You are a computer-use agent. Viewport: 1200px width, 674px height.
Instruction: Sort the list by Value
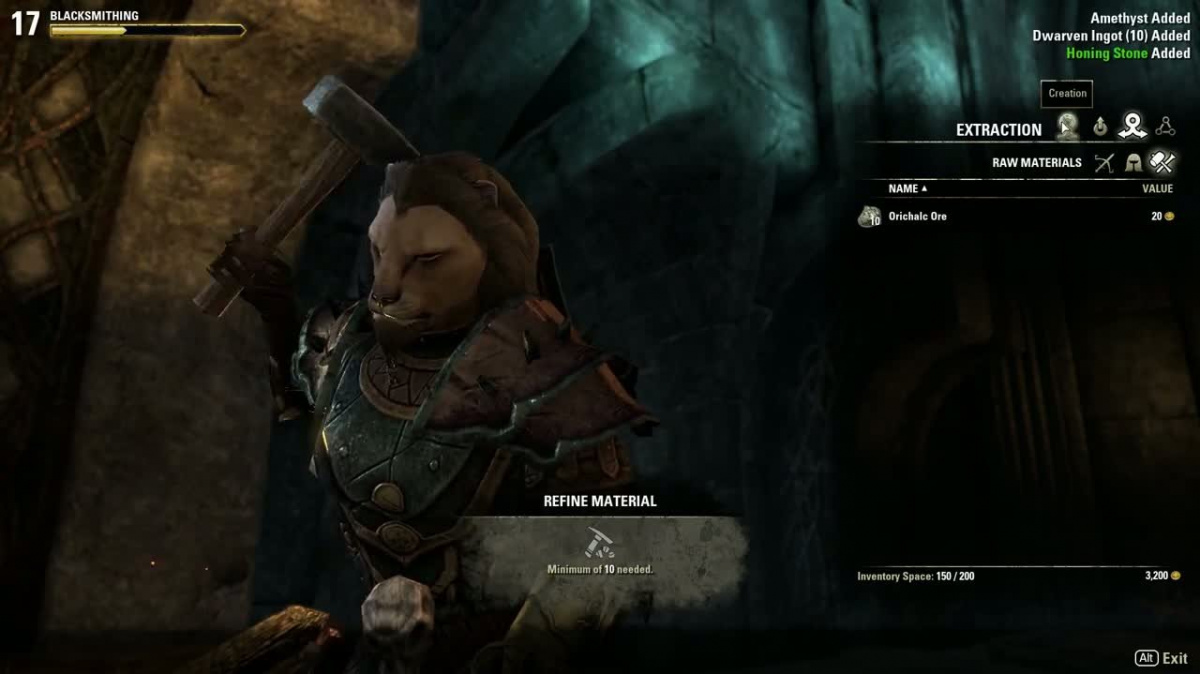pos(1157,188)
